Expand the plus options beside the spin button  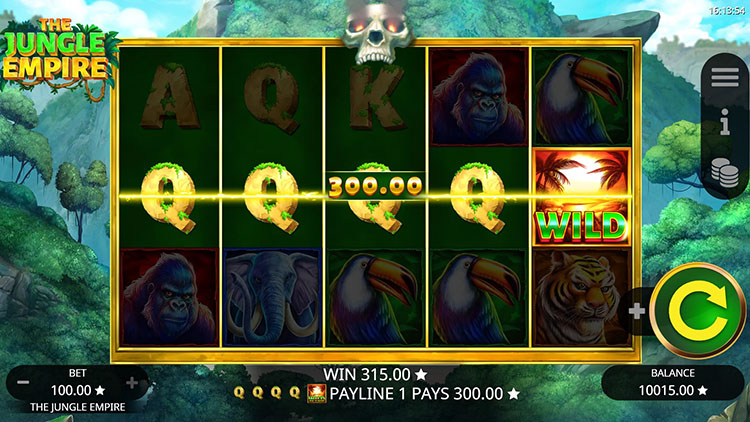[637, 310]
